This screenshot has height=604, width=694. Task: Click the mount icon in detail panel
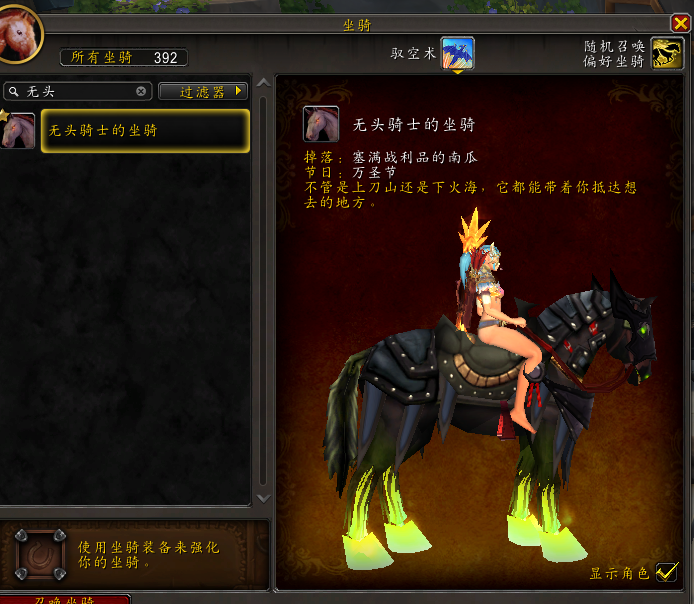click(321, 124)
